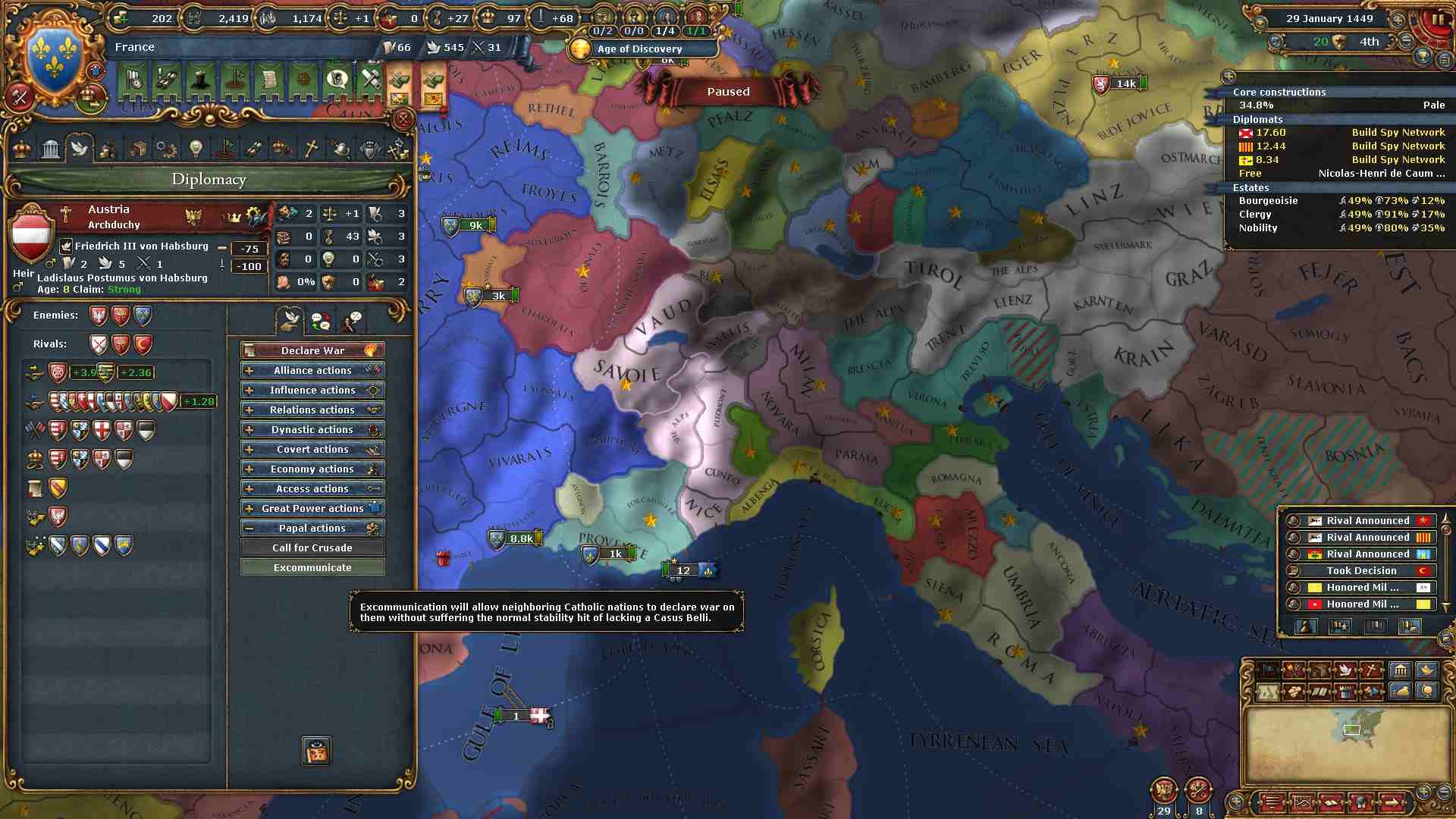Image resolution: width=1456 pixels, height=819 pixels.
Task: Toggle the game pause button
Action: click(x=1438, y=20)
